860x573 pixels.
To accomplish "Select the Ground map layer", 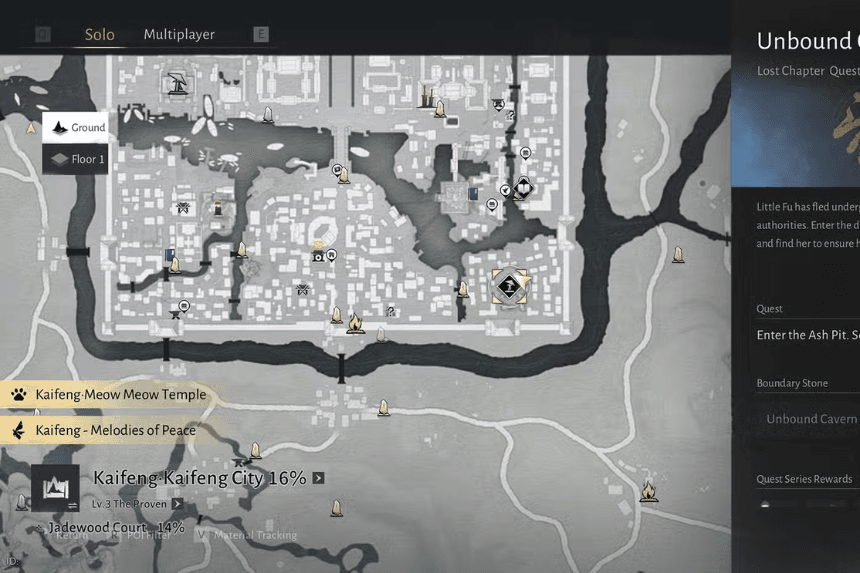I will click(x=76, y=127).
